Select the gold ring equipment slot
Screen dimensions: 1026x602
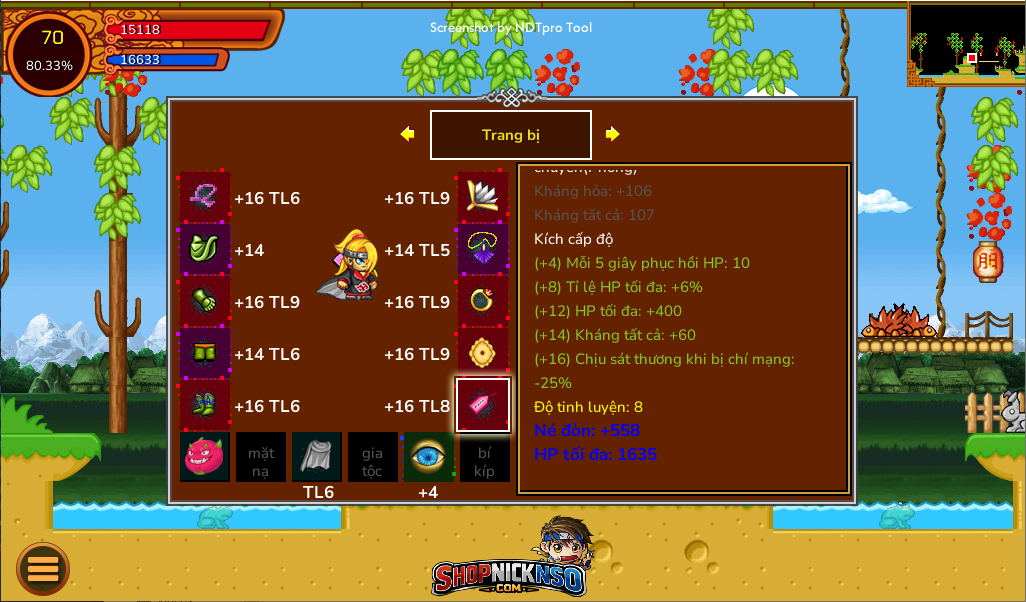(483, 301)
